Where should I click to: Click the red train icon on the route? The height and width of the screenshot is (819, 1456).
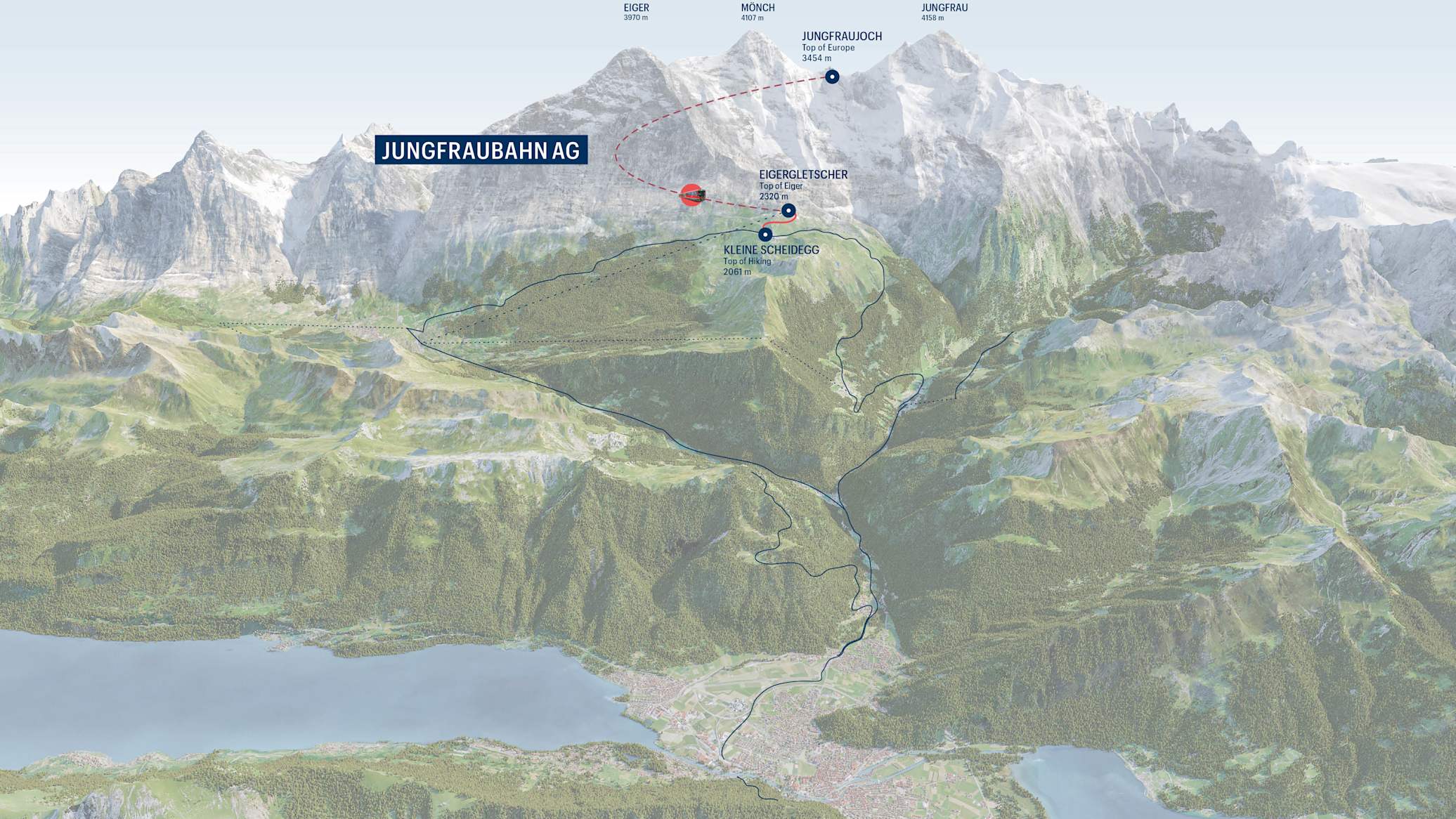692,195
